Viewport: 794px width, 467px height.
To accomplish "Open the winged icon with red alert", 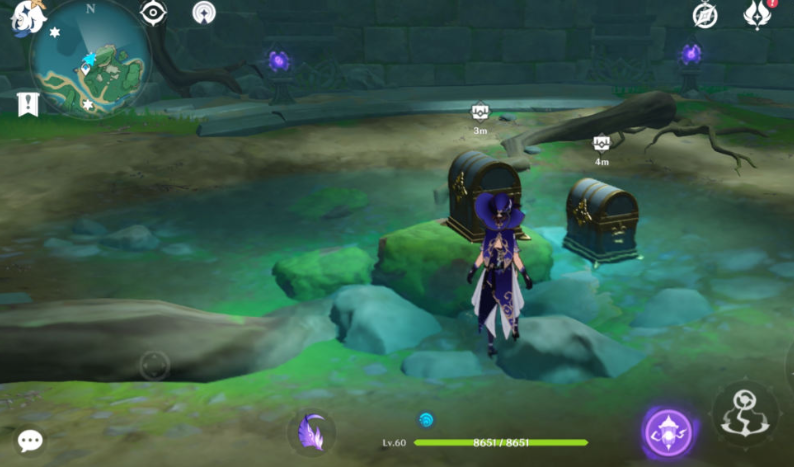I will 757,14.
